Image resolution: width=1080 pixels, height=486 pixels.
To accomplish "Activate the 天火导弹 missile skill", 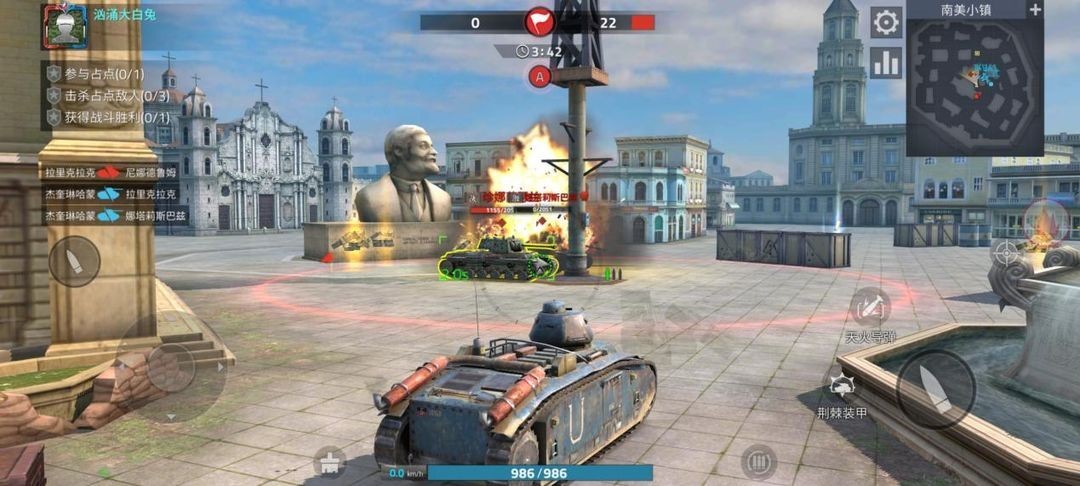I will pyautogui.click(x=869, y=306).
